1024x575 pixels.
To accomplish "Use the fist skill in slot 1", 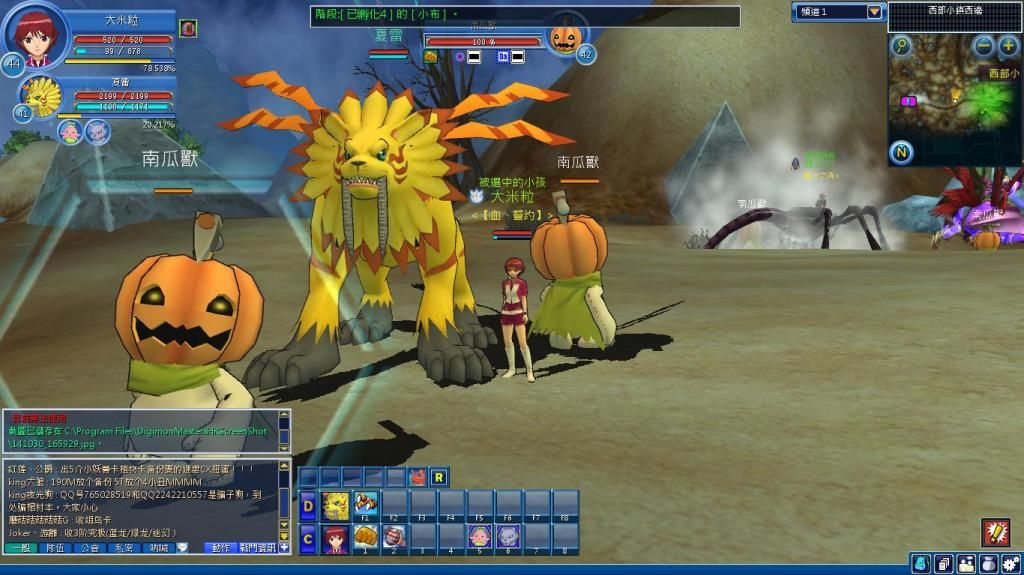I will (x=366, y=538).
